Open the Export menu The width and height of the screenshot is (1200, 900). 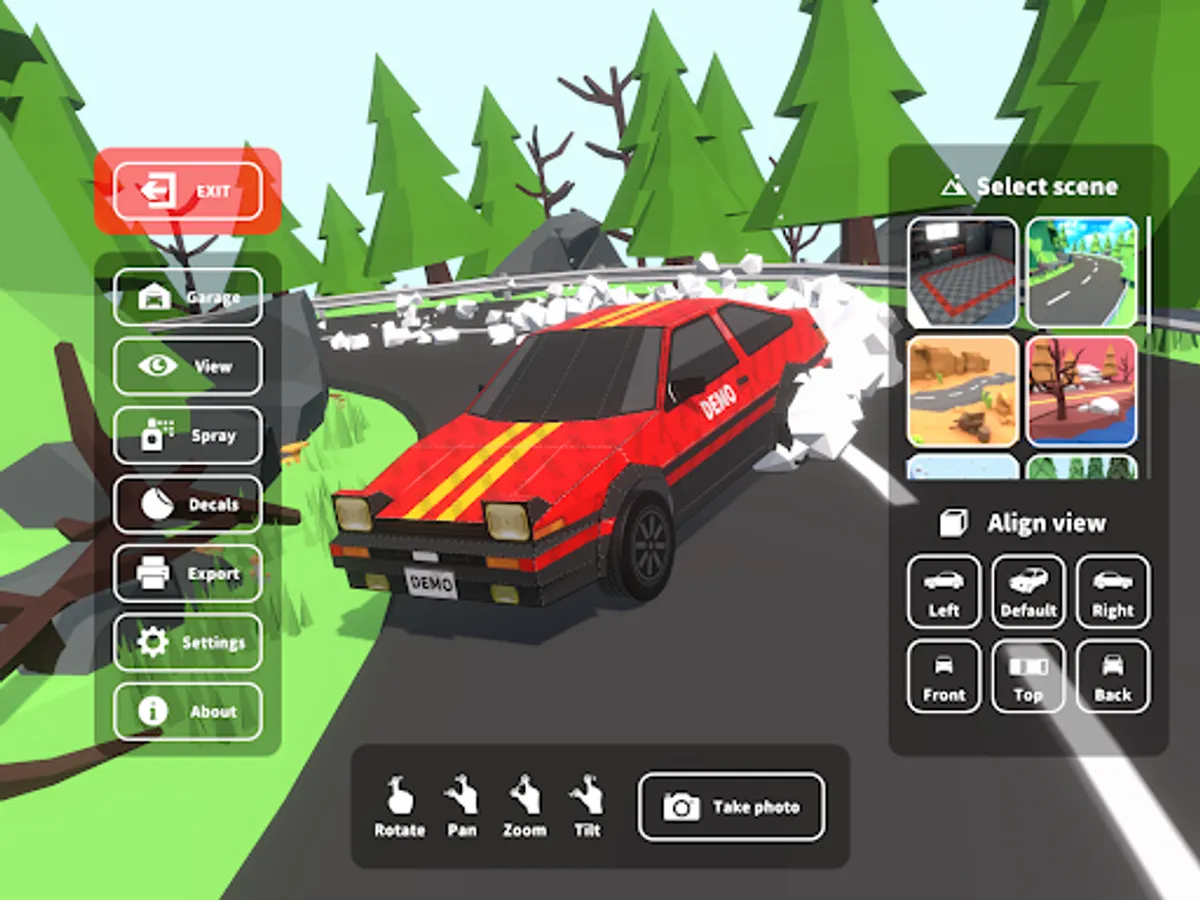pyautogui.click(x=188, y=574)
